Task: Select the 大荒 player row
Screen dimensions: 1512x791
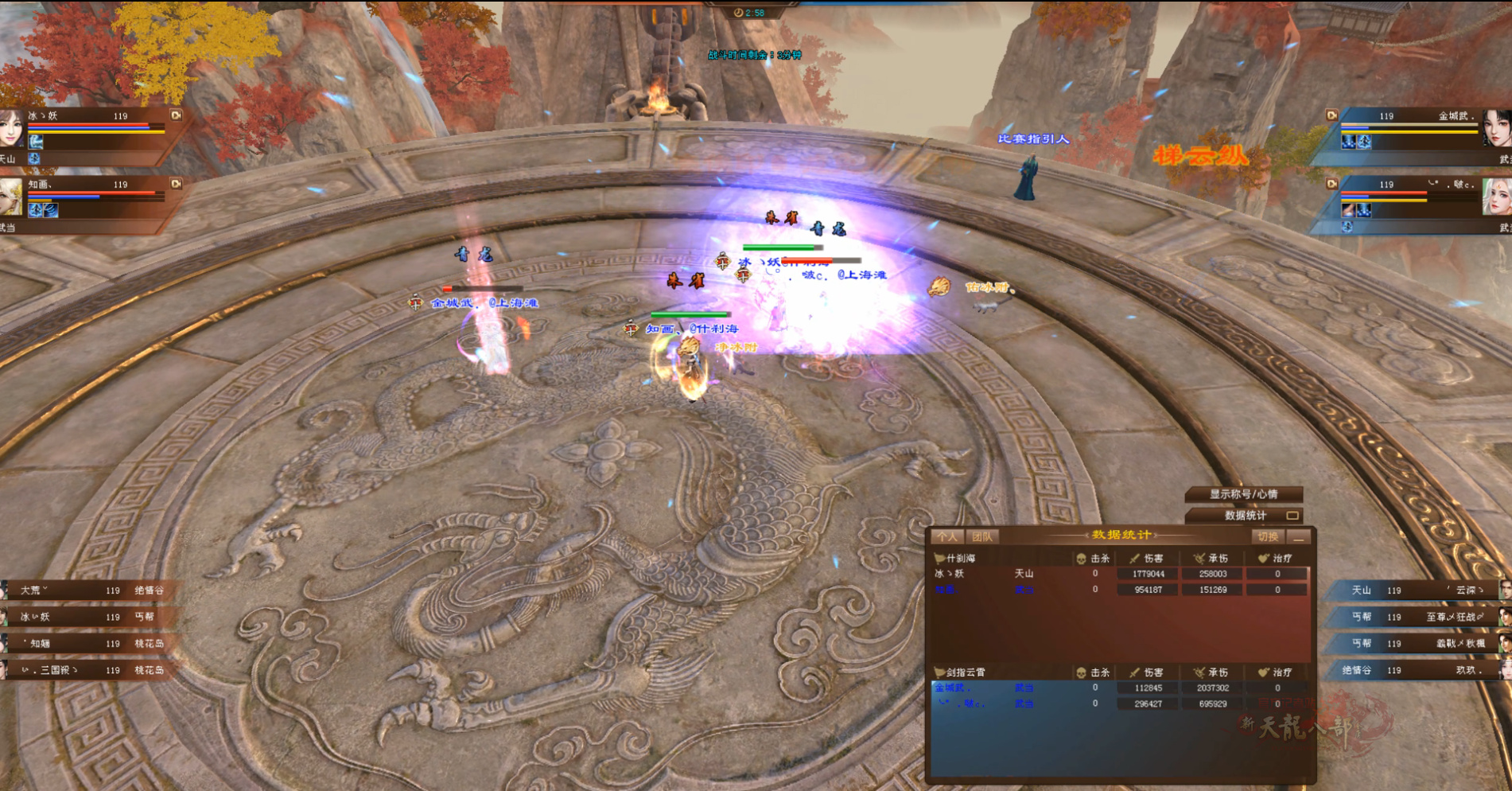Action: pos(87,590)
